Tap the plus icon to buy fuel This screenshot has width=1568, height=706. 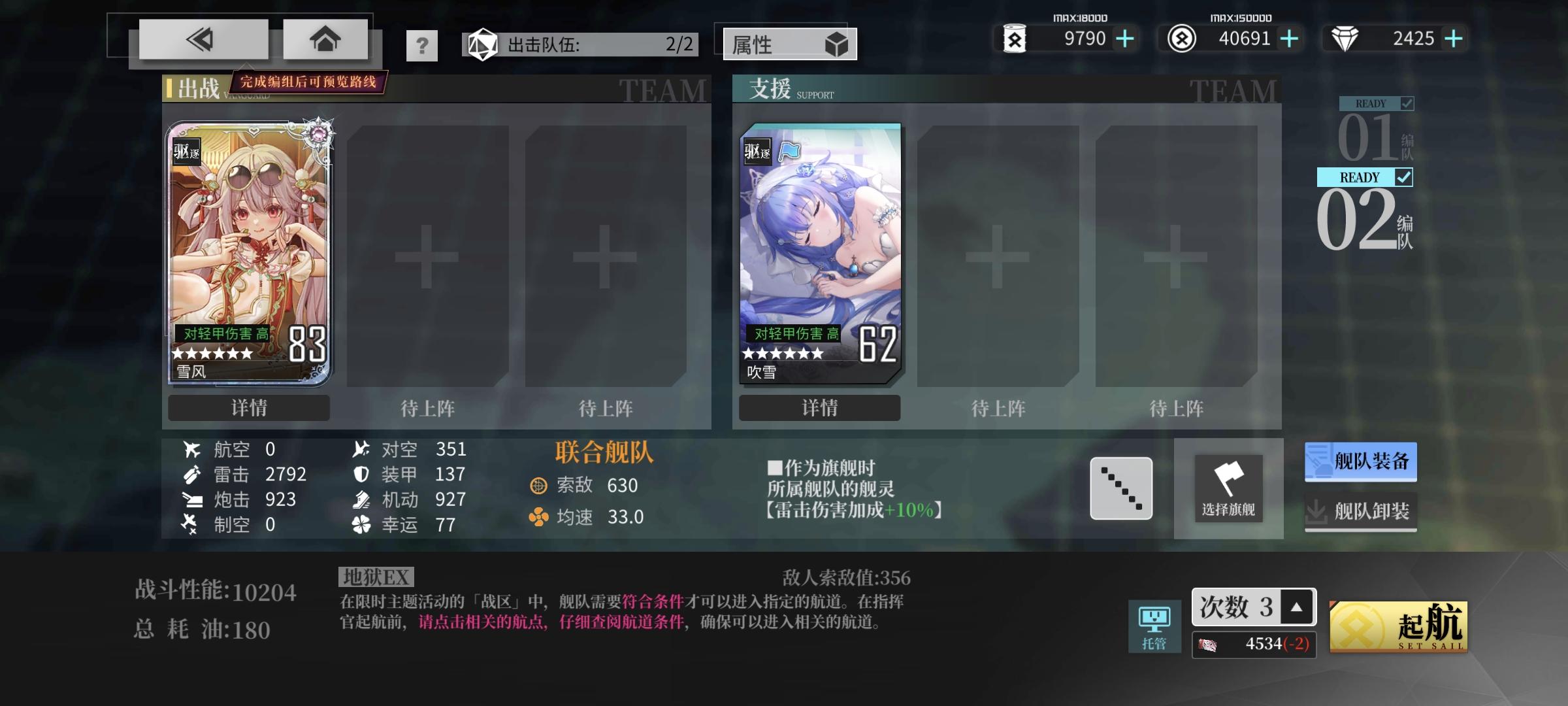(x=1124, y=39)
